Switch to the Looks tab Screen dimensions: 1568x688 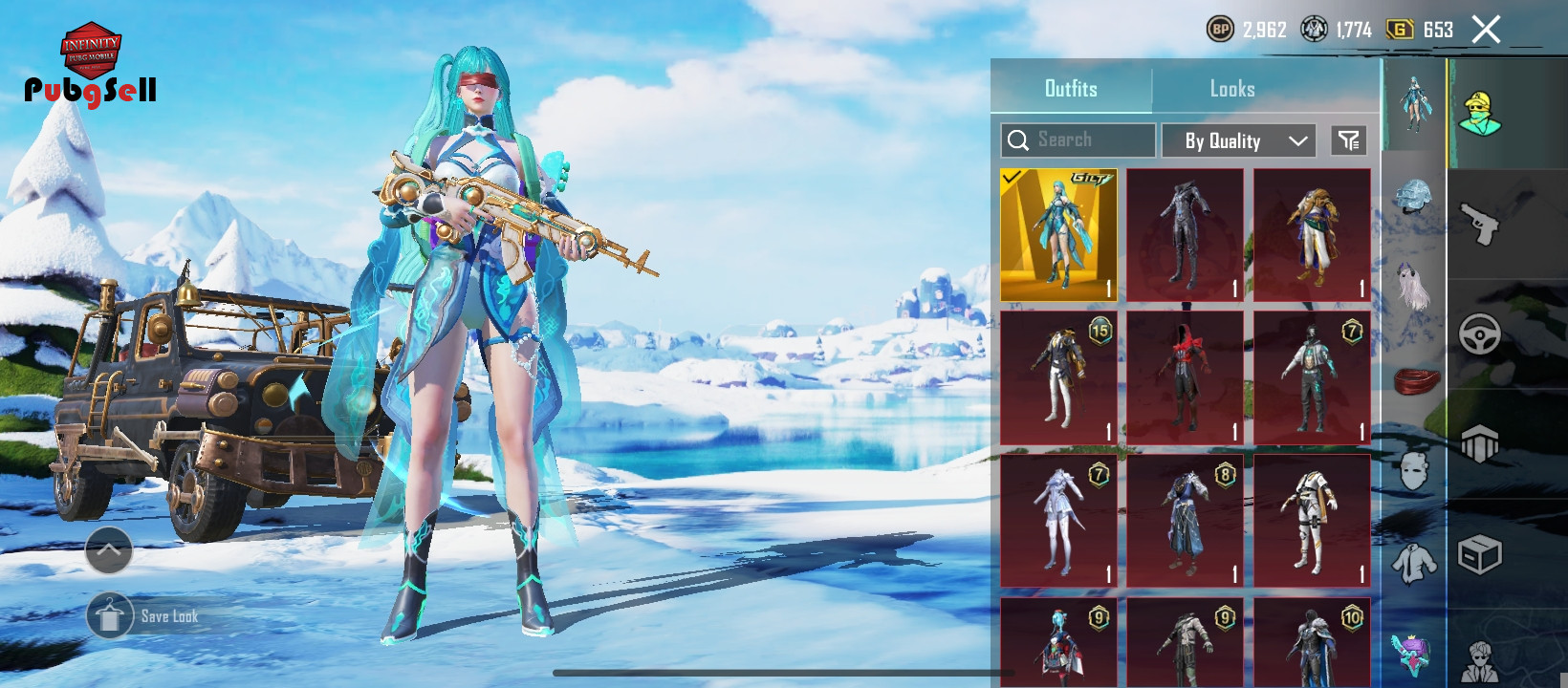pos(1231,89)
